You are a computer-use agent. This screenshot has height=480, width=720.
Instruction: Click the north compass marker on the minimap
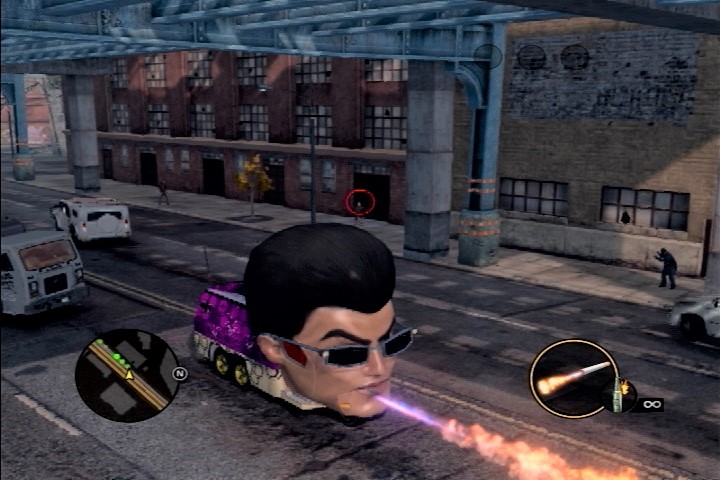181,373
